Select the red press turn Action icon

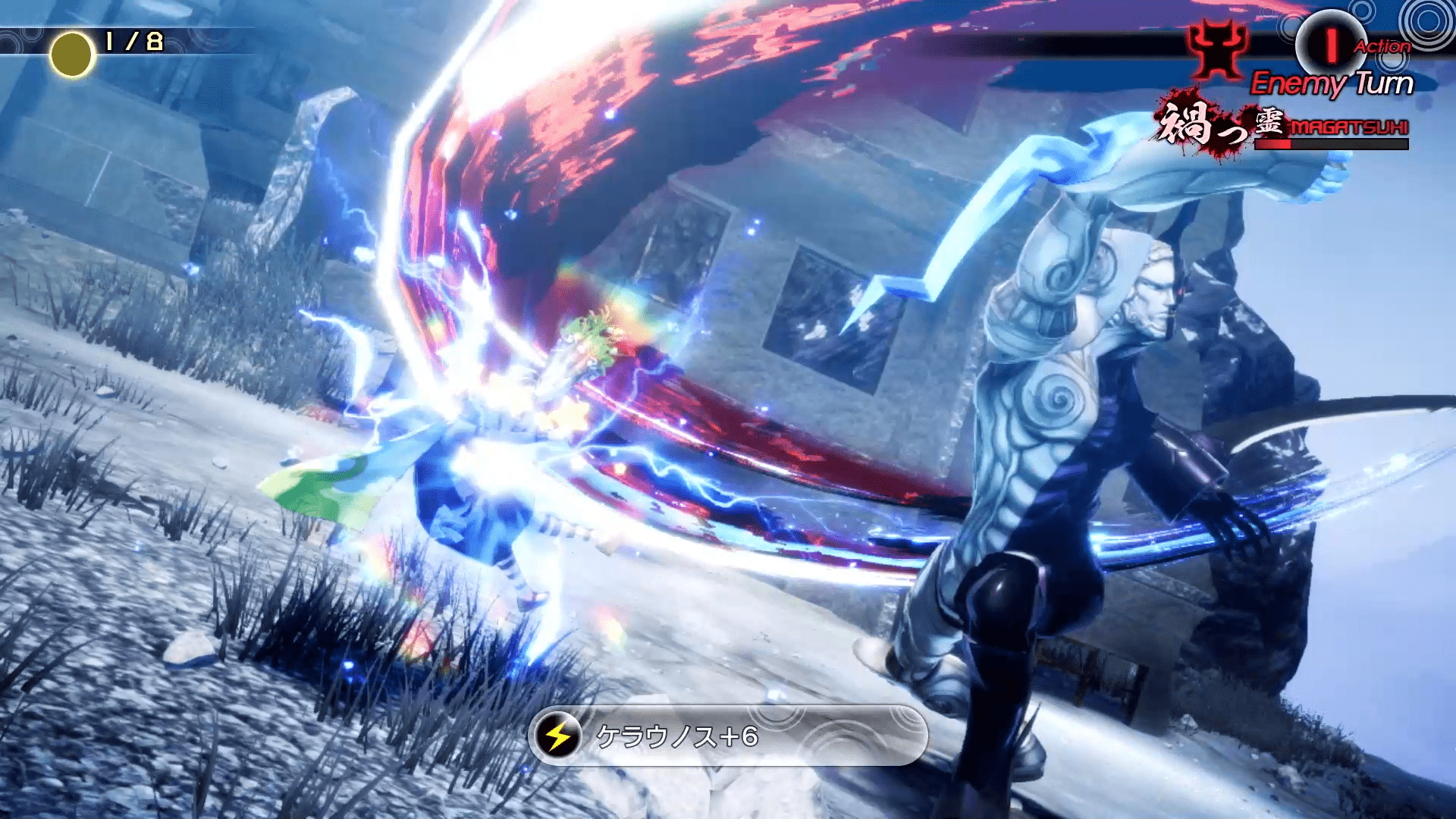point(1329,45)
